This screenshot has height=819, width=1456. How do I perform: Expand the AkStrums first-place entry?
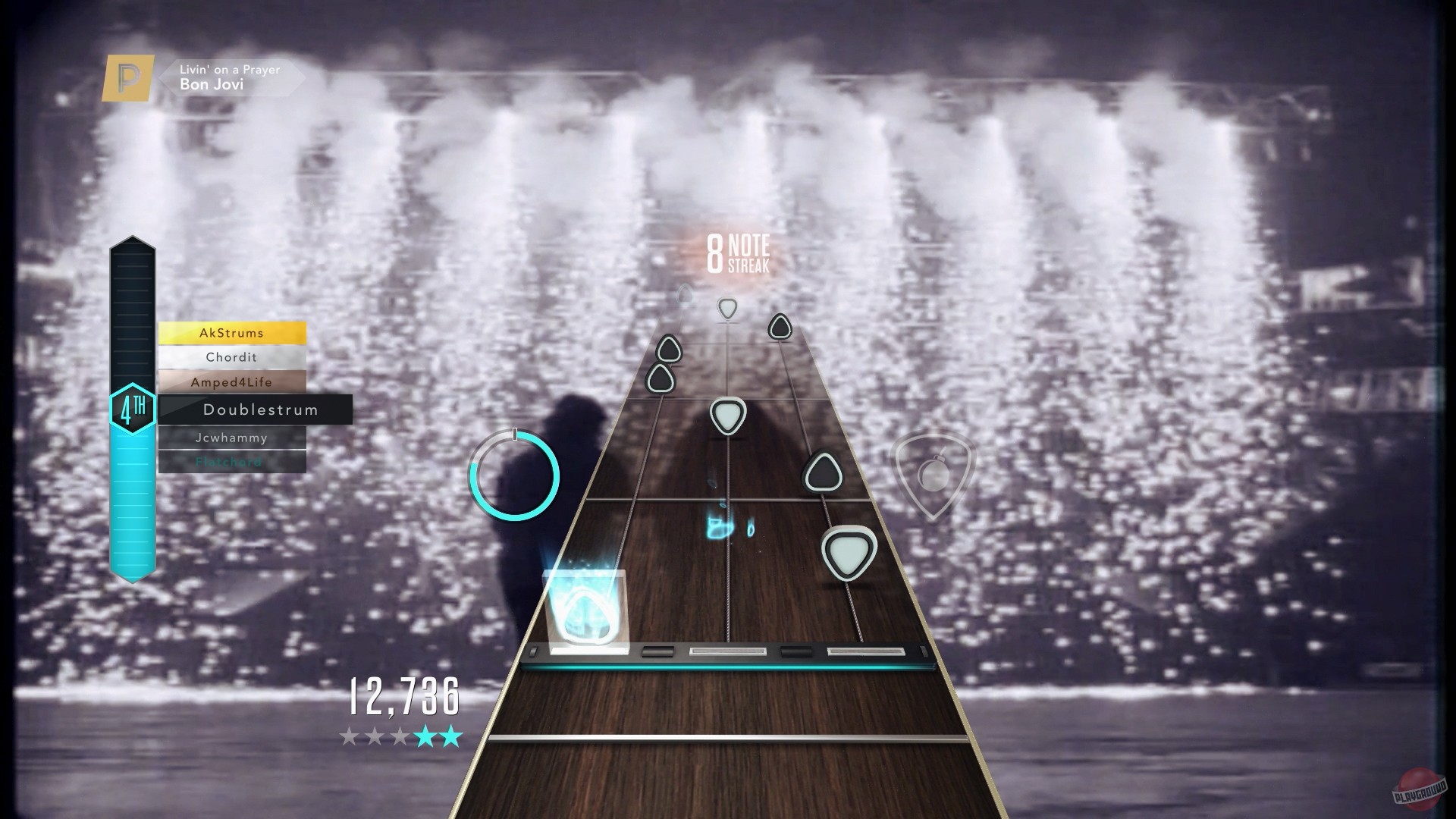[232, 333]
